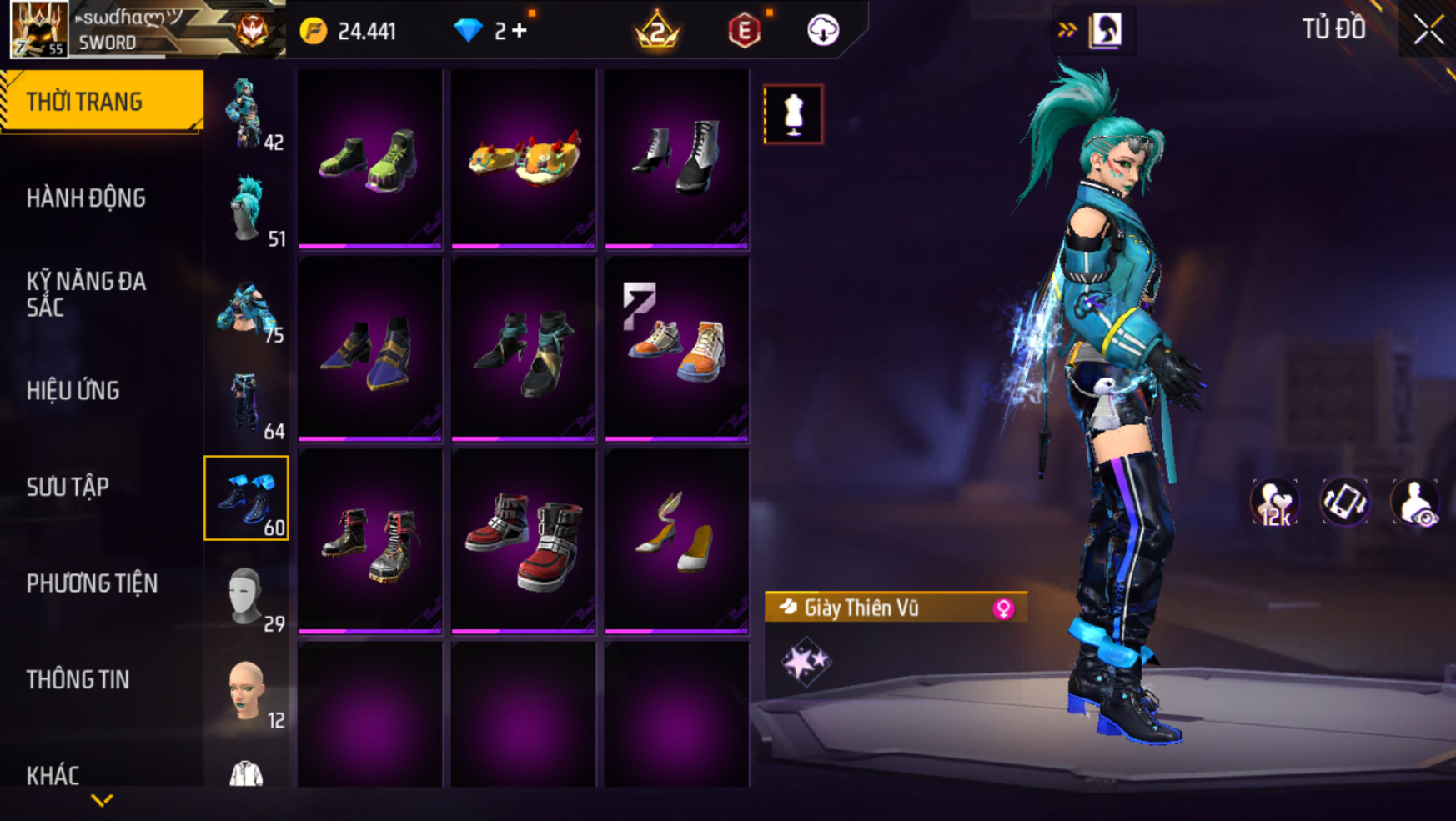Equip the orange and white sneakers
Image resolution: width=1456 pixels, height=821 pixels.
tap(676, 350)
